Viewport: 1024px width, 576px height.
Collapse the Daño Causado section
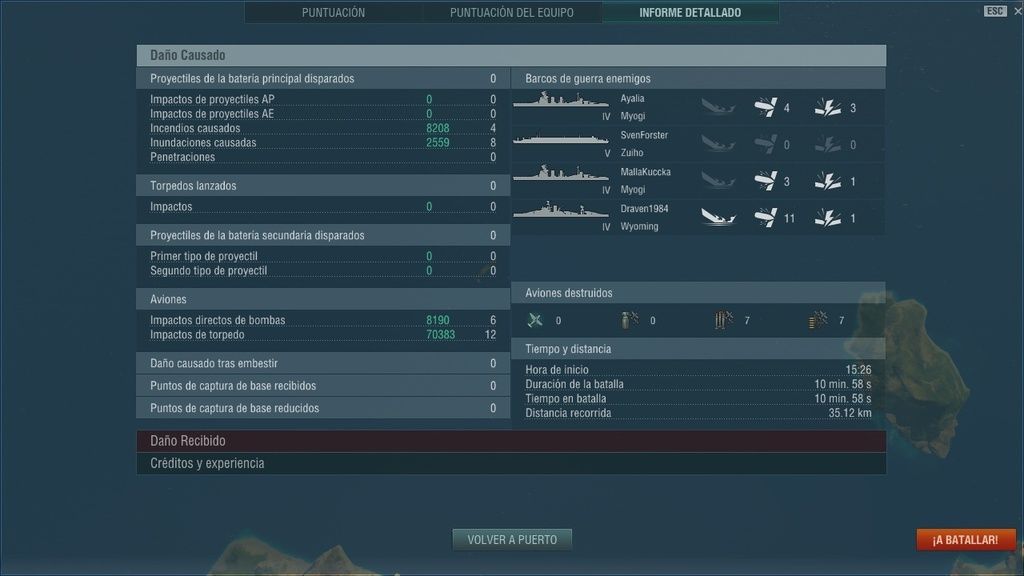[510, 56]
